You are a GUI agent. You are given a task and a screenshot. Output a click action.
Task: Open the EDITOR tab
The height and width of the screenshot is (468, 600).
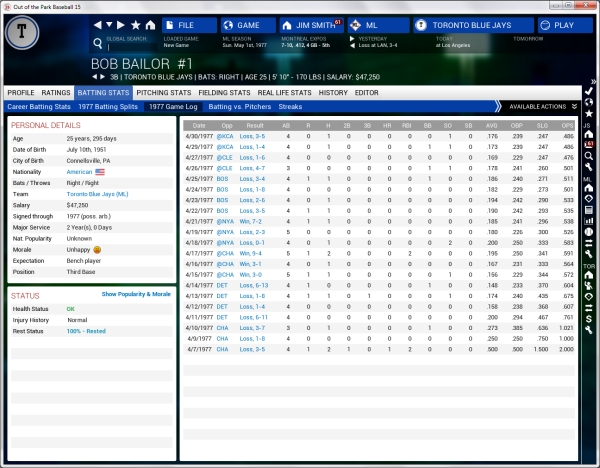click(x=367, y=92)
